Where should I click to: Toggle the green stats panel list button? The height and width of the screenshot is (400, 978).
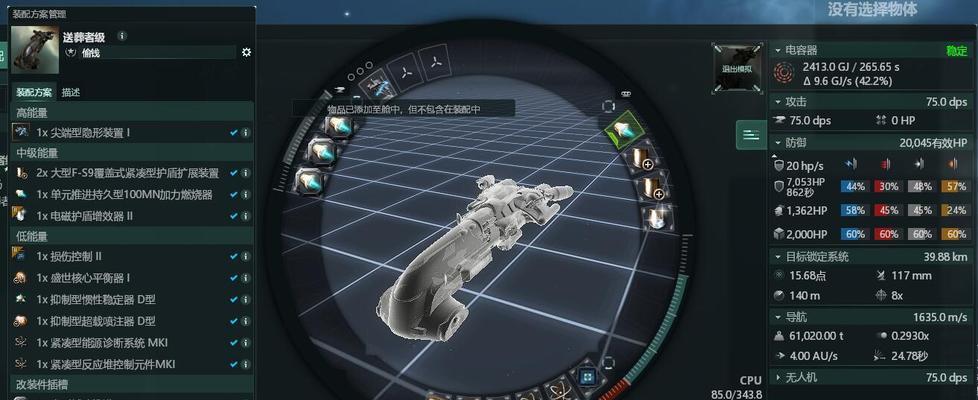pos(750,134)
